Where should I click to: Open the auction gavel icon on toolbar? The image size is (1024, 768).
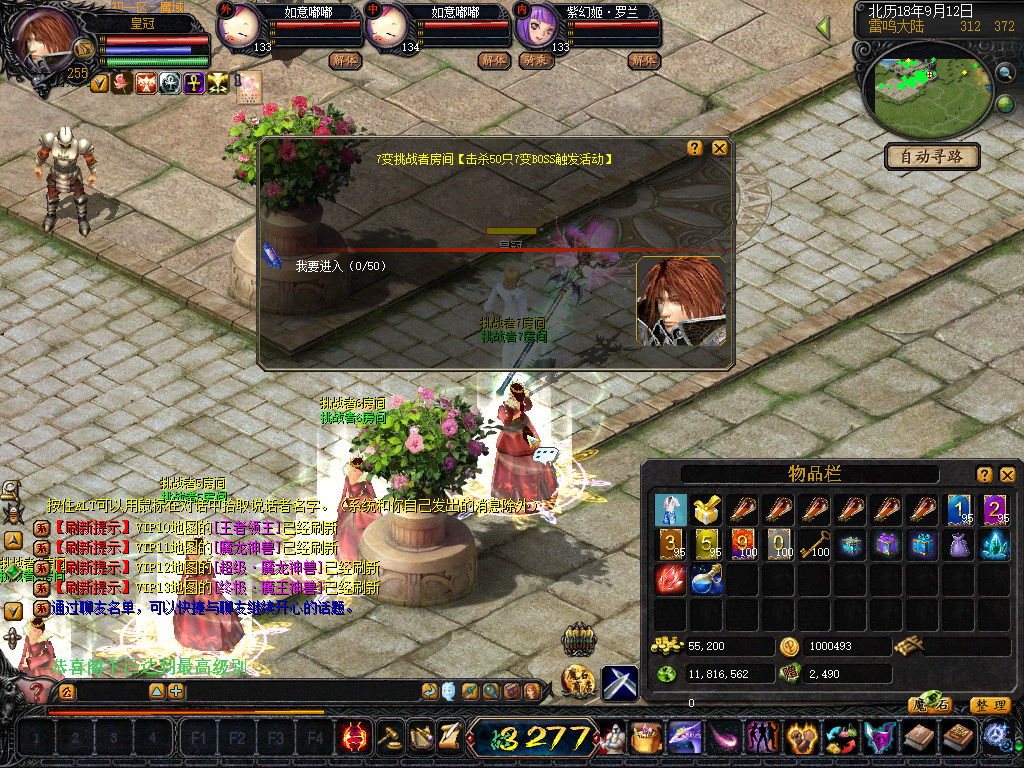pos(388,738)
